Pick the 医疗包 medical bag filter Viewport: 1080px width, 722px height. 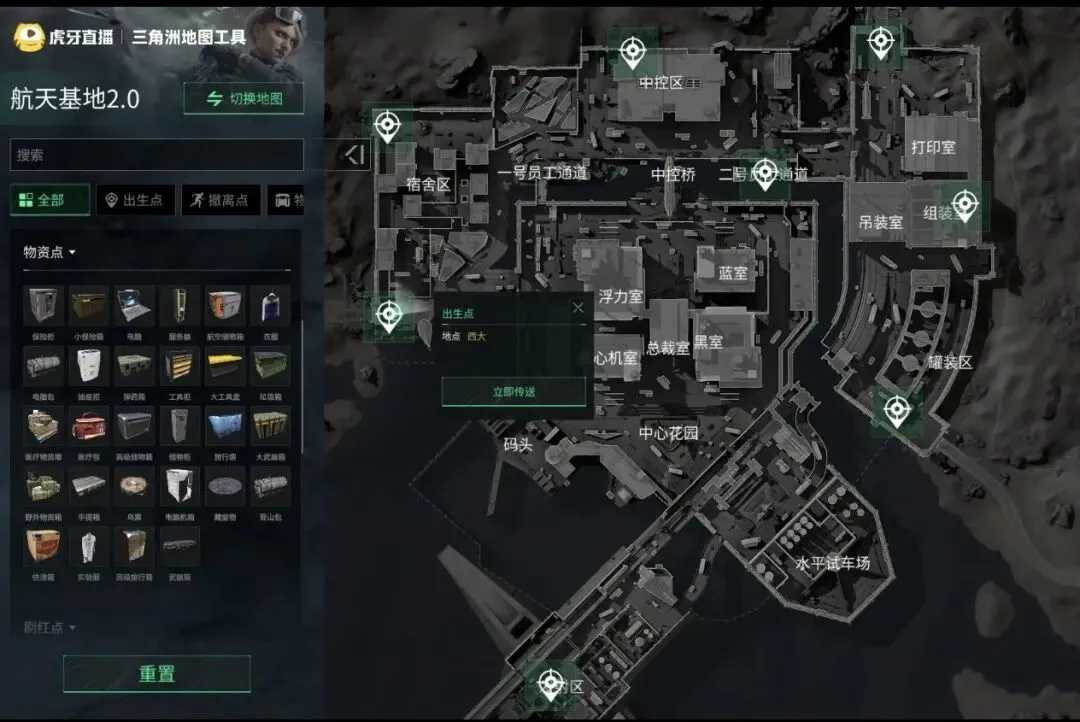coord(89,426)
